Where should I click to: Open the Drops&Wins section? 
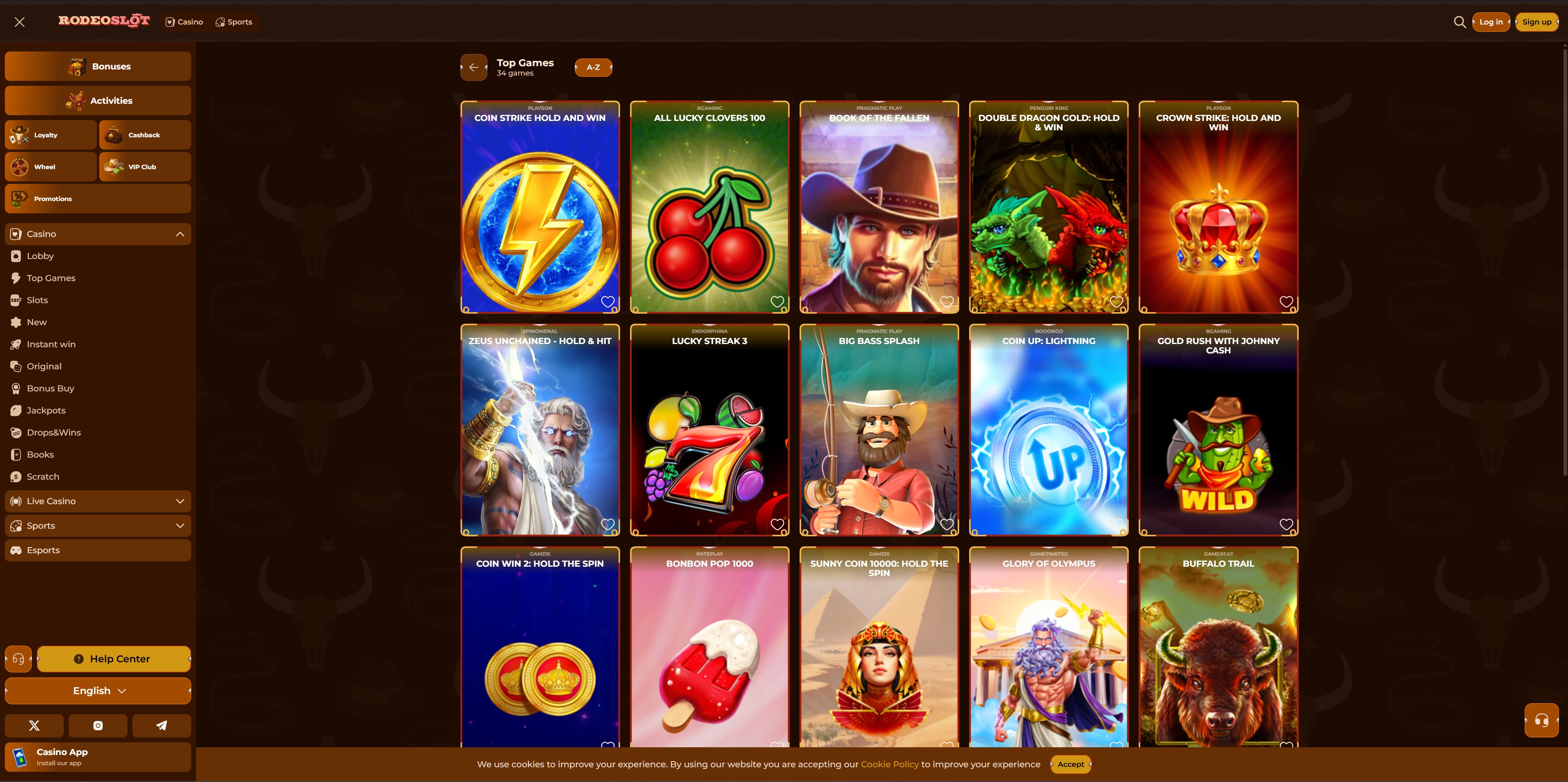pyautogui.click(x=53, y=432)
